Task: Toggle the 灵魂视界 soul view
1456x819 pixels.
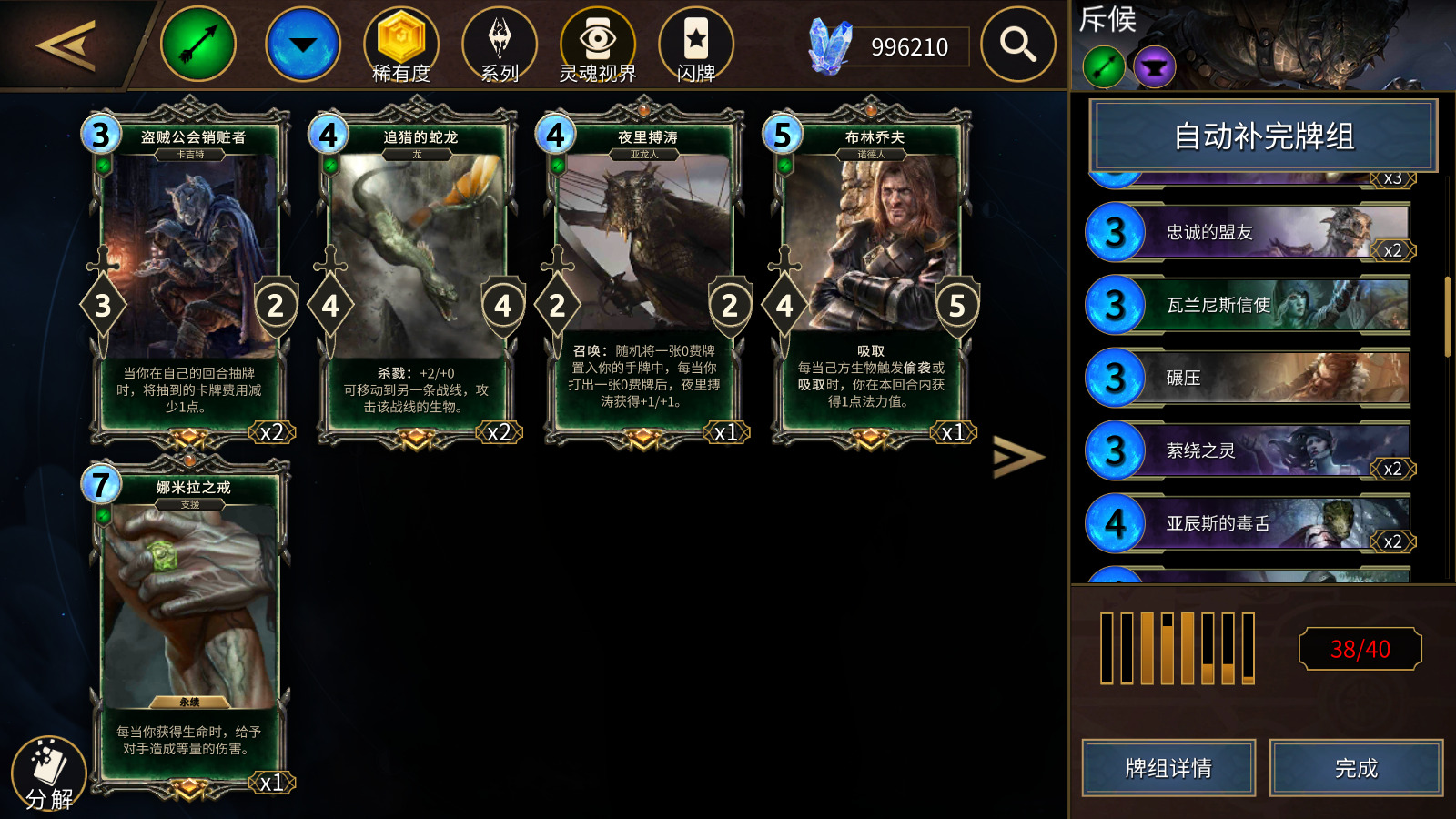Action: tap(598, 45)
